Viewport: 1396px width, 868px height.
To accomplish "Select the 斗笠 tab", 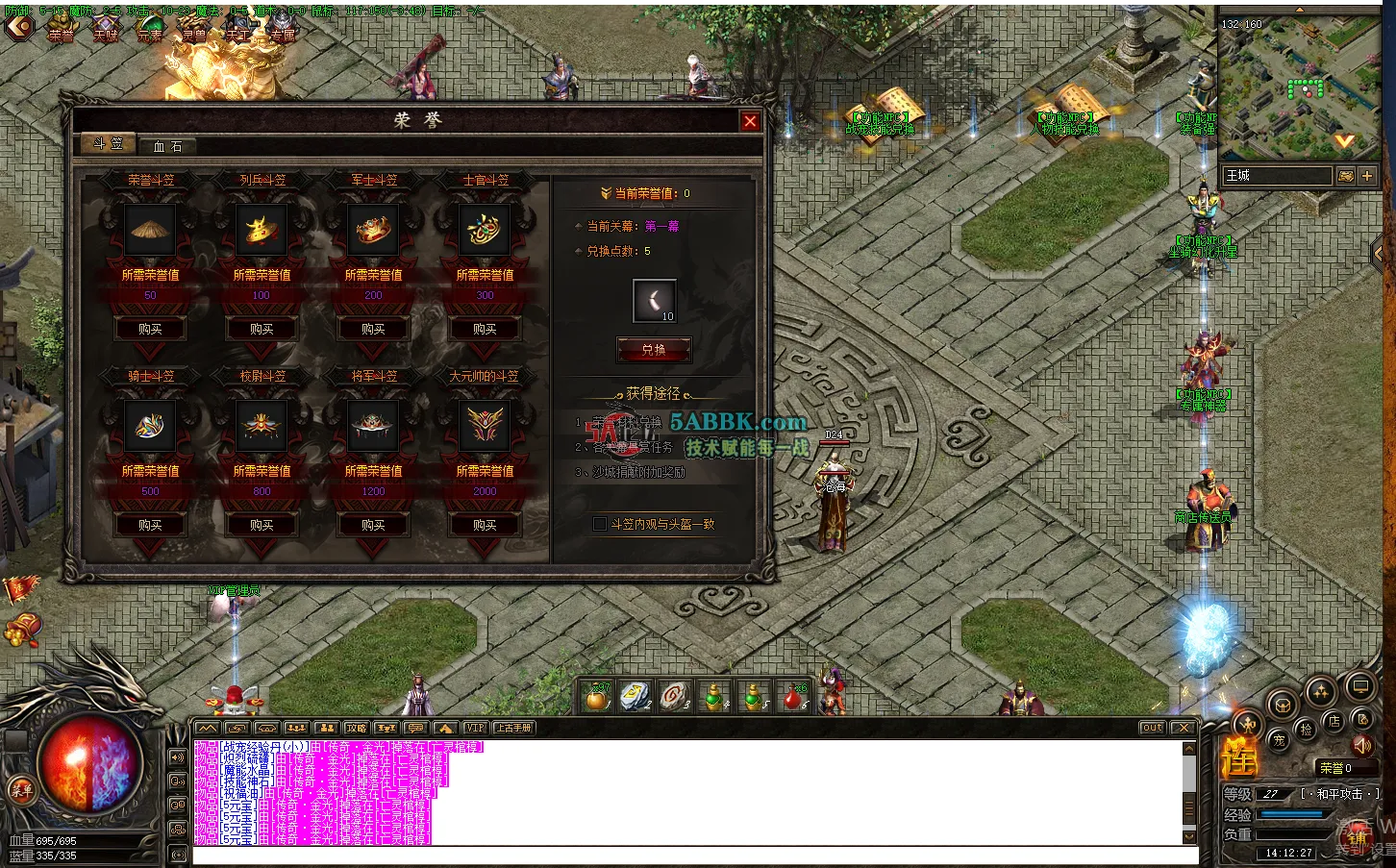I will (108, 145).
